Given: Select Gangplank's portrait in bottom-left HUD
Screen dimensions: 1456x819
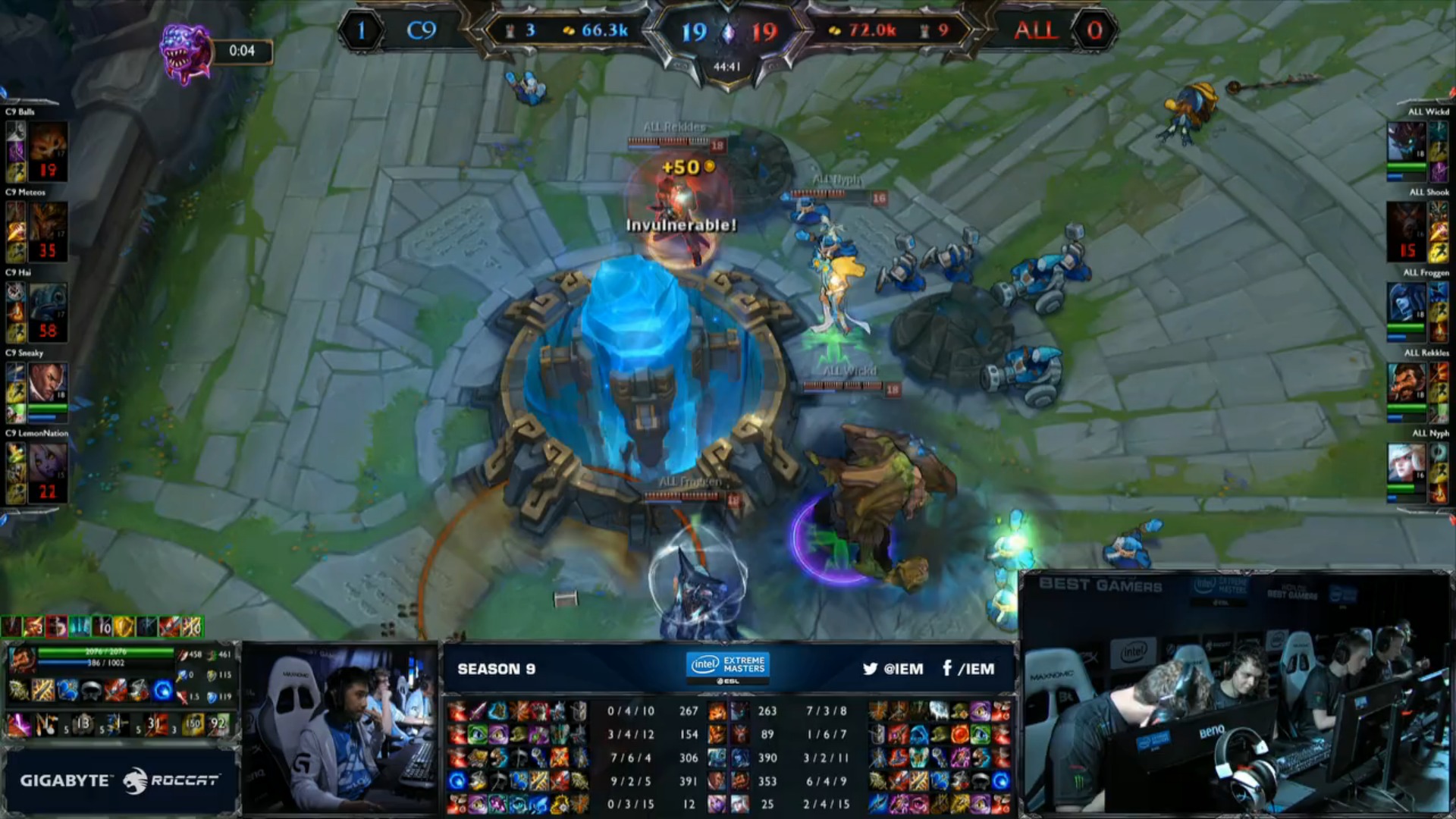Looking at the screenshot, I should 23,659.
